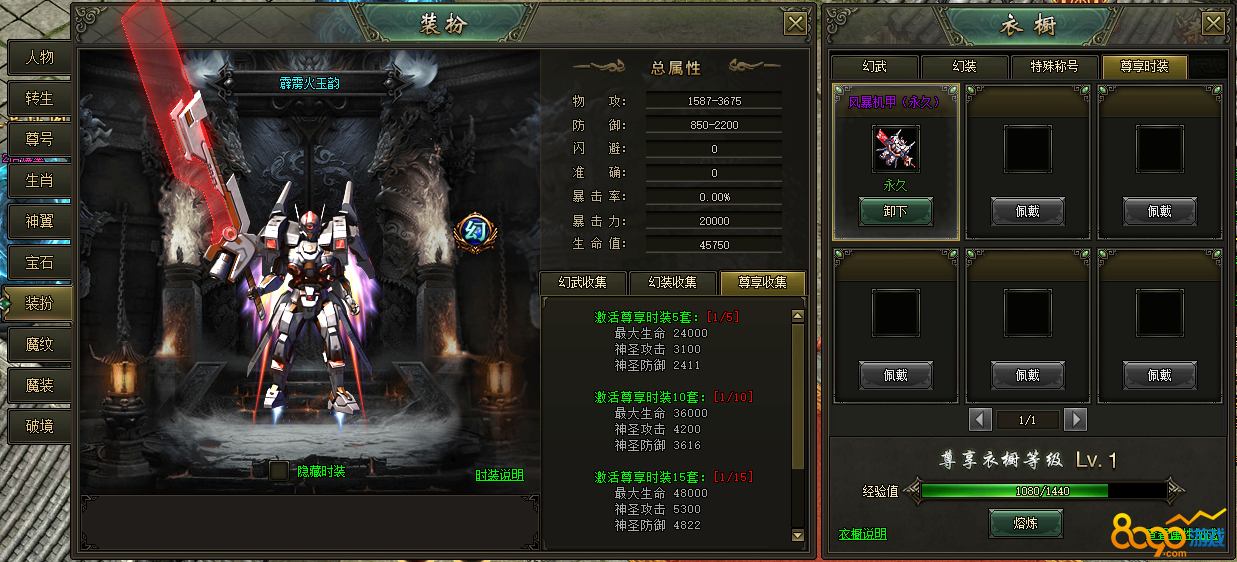Switch to the 破境 side tab
The image size is (1237, 562).
point(39,426)
